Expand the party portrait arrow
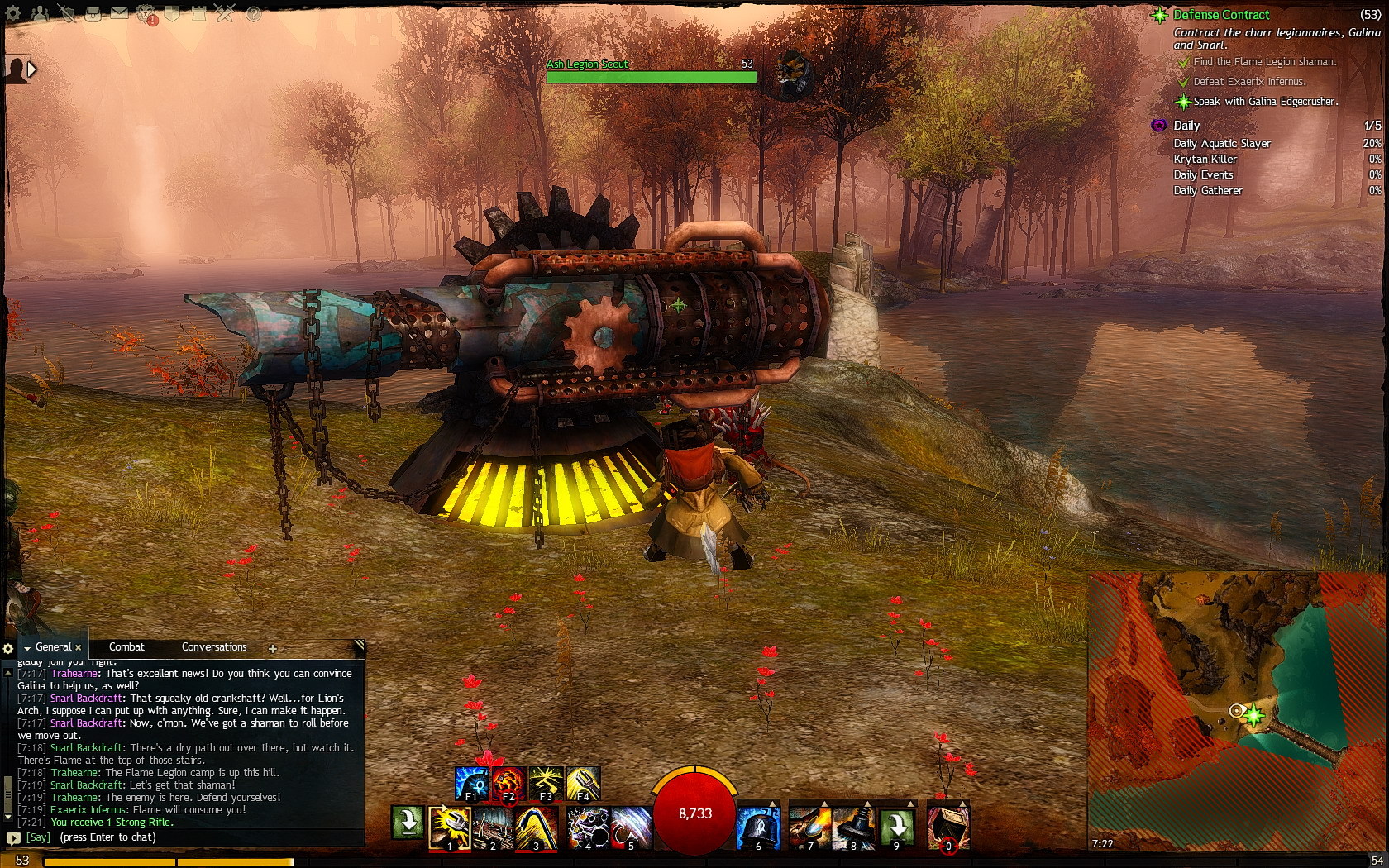The height and width of the screenshot is (868, 1389). click(x=31, y=69)
